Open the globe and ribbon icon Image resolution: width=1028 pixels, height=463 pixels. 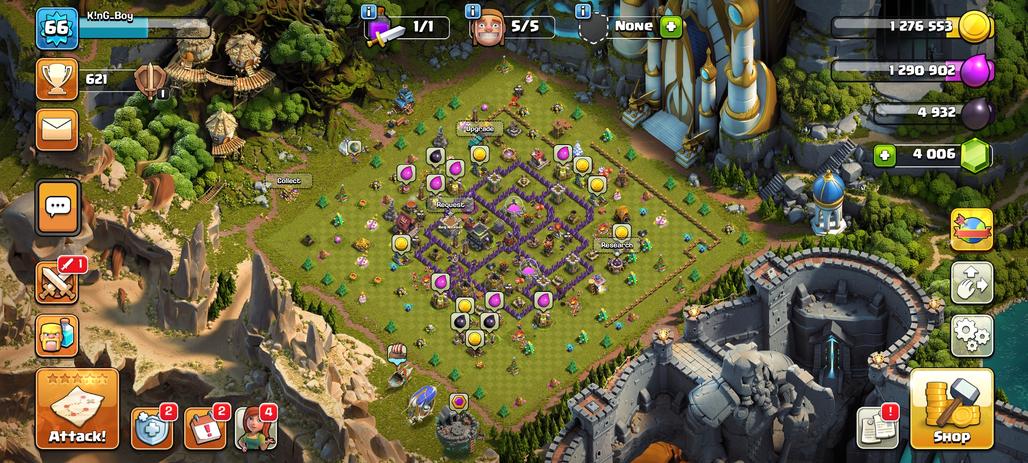point(971,229)
